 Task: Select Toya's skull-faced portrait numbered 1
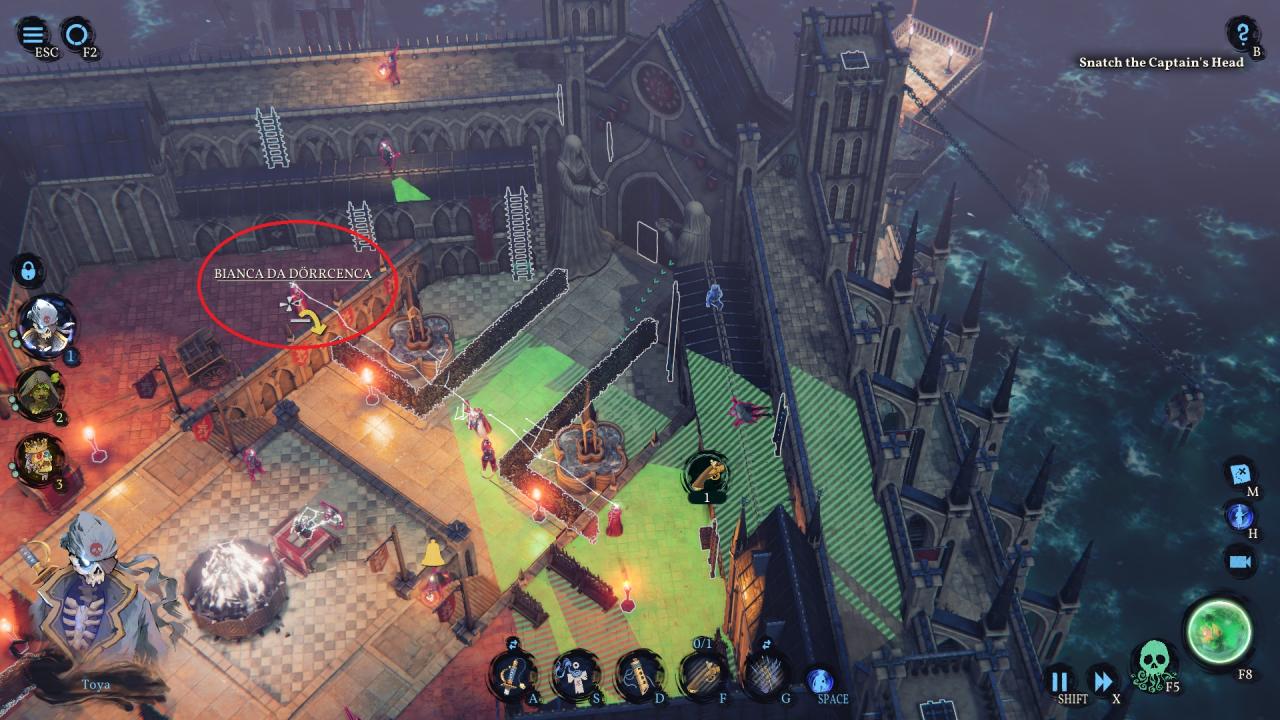point(46,326)
